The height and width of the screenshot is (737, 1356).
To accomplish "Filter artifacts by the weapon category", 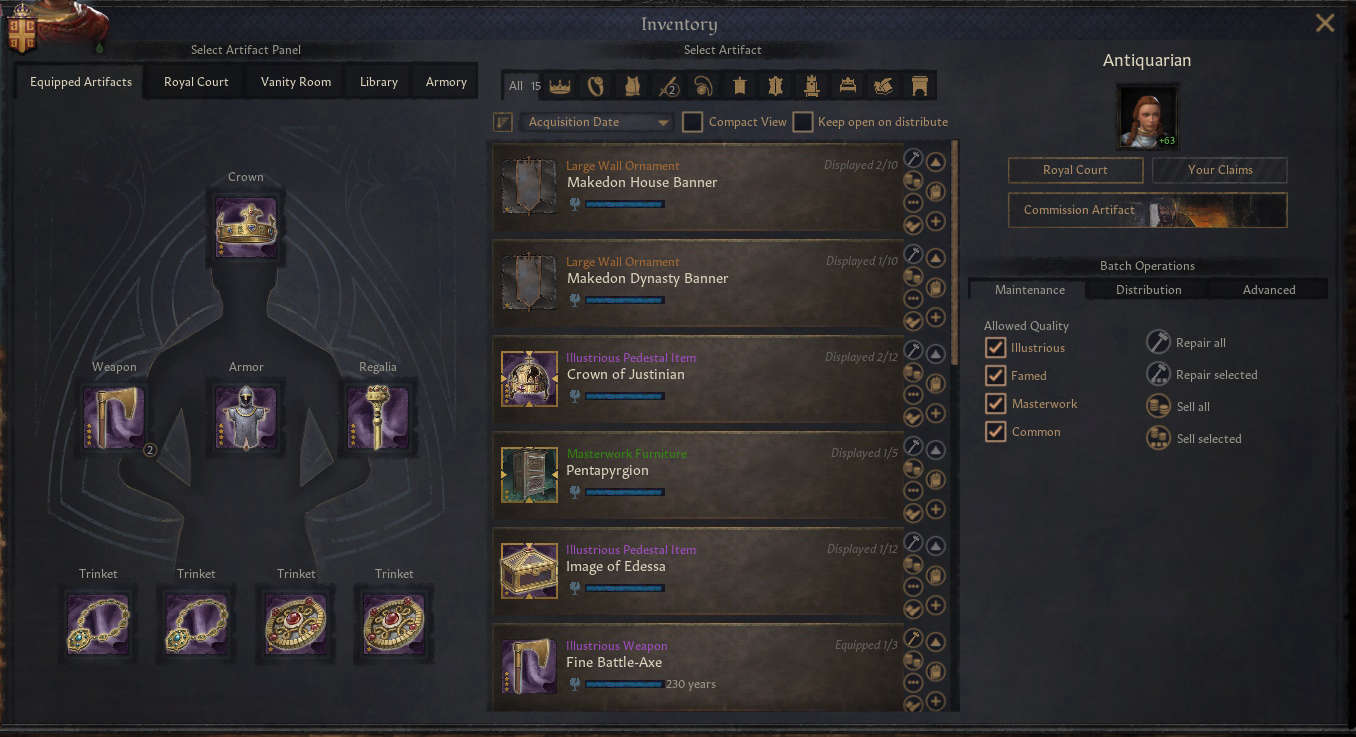I will pyautogui.click(x=668, y=85).
